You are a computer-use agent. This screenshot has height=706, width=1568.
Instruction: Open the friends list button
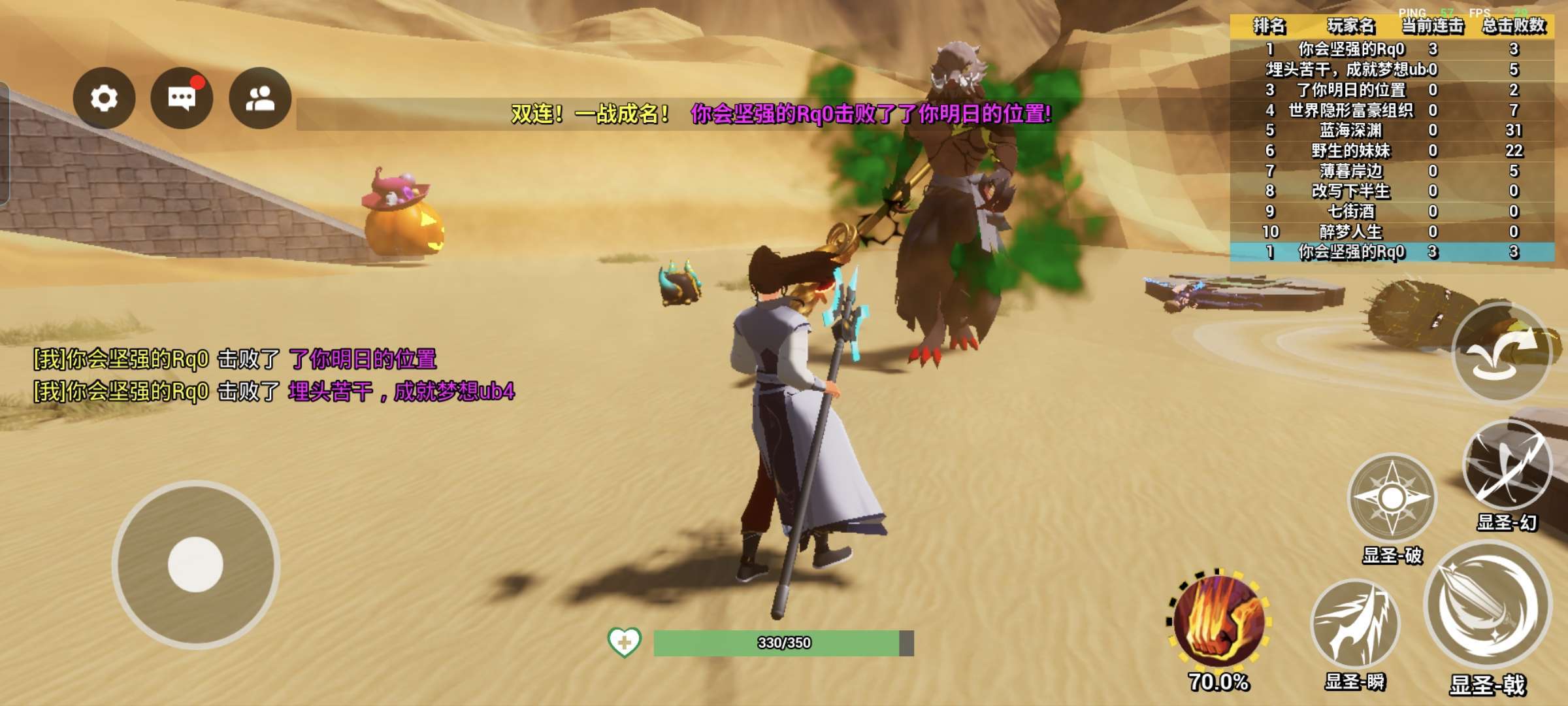tap(260, 99)
